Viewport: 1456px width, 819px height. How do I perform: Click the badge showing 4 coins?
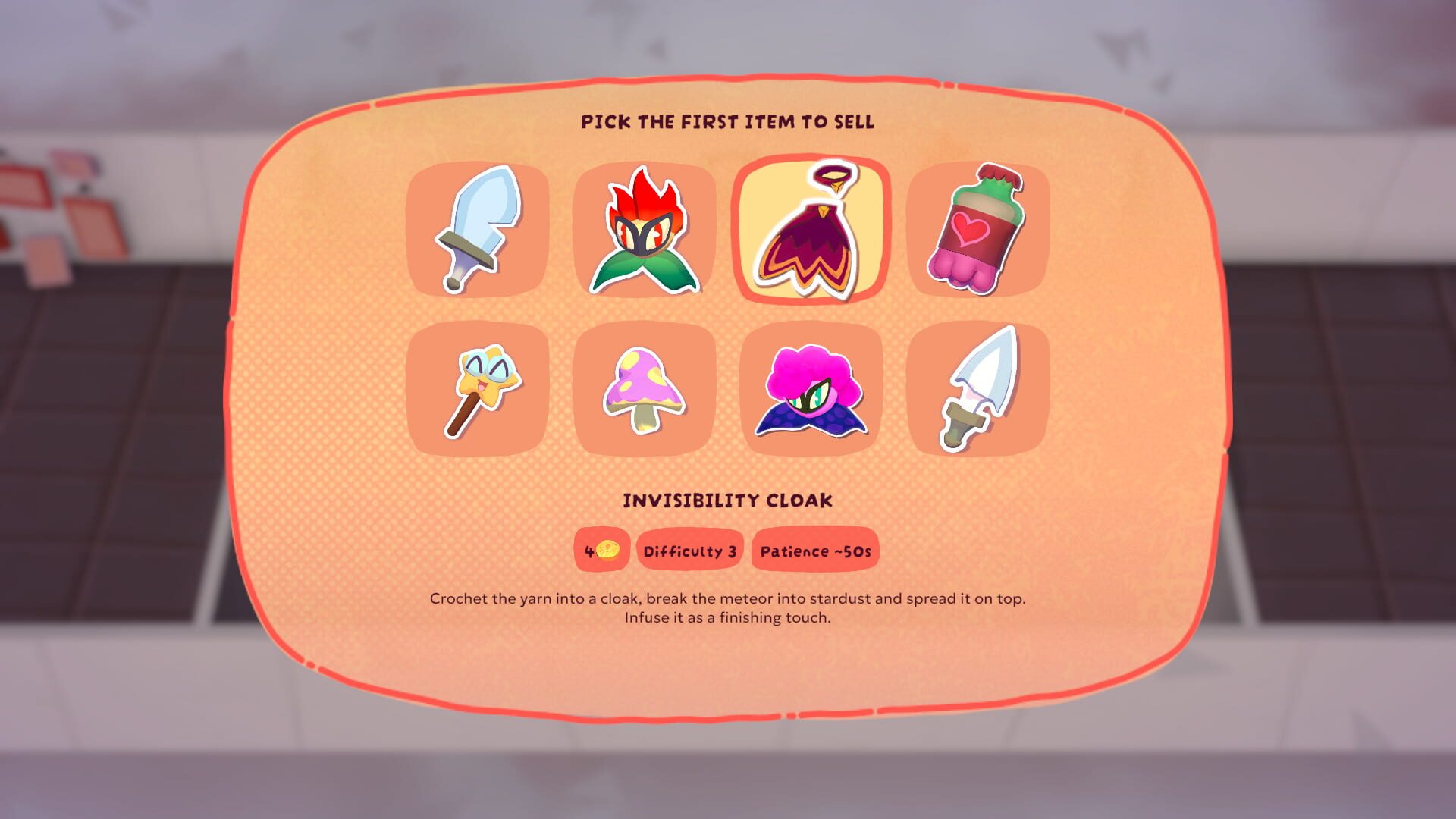[x=601, y=550]
